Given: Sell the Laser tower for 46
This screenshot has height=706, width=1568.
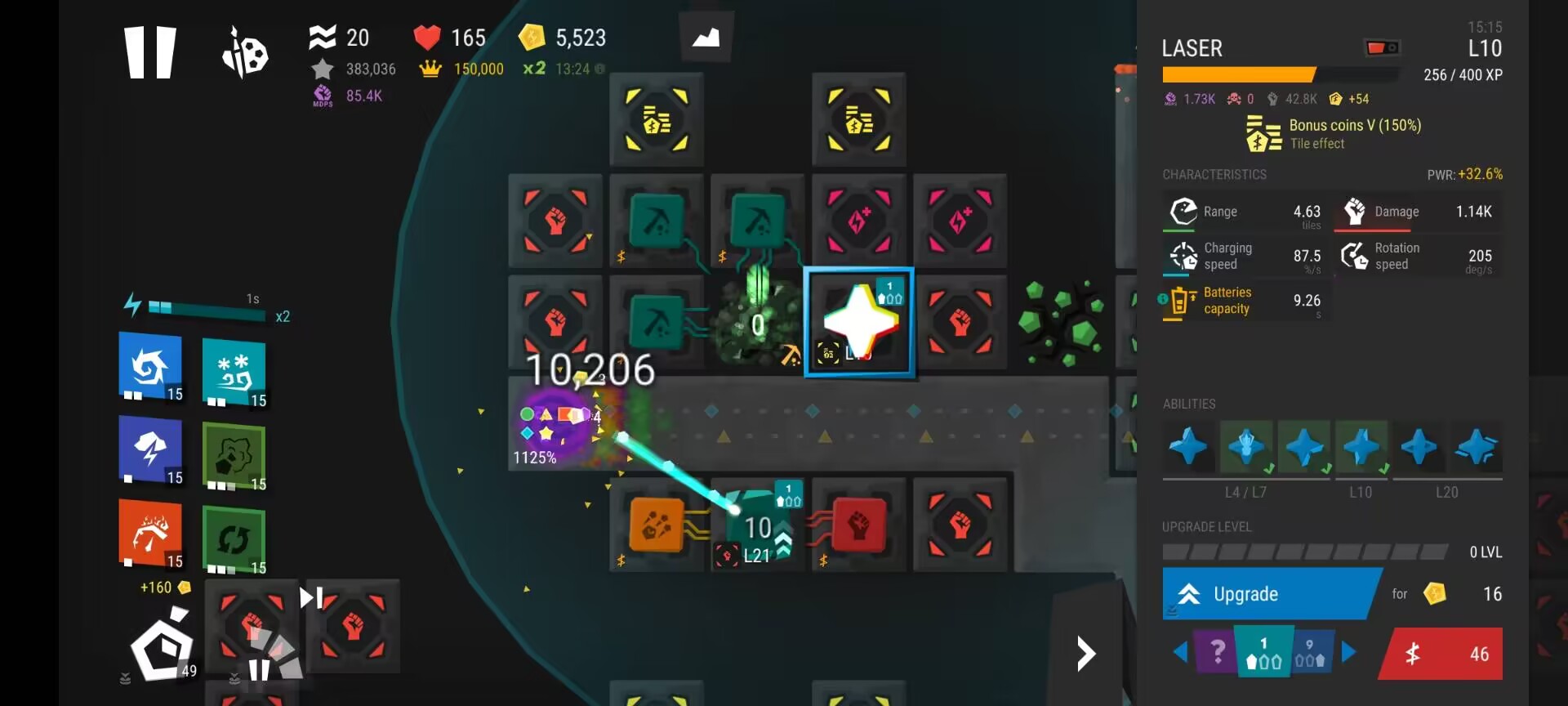Looking at the screenshot, I should click(1442, 654).
